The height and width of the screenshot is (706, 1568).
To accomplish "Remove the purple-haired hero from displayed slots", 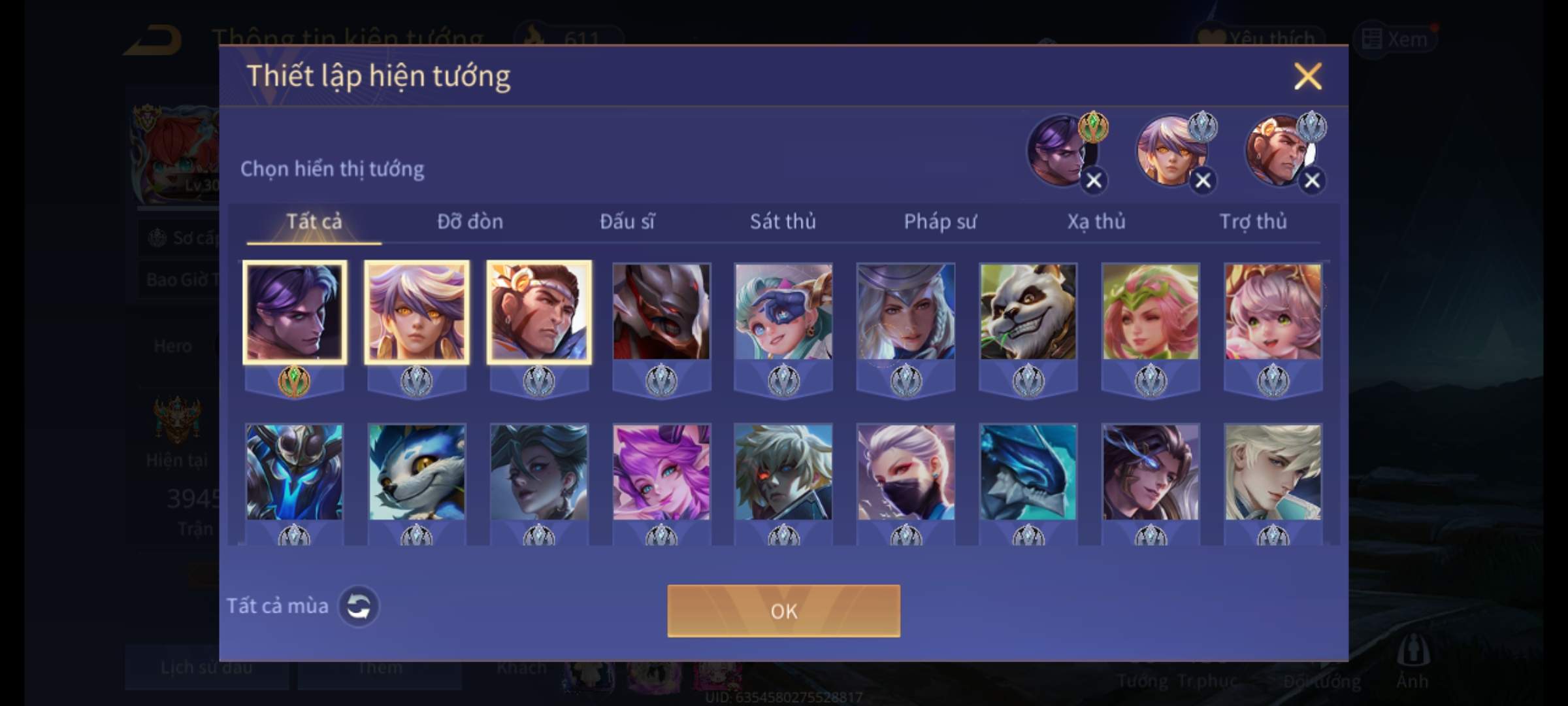I will (x=1094, y=180).
